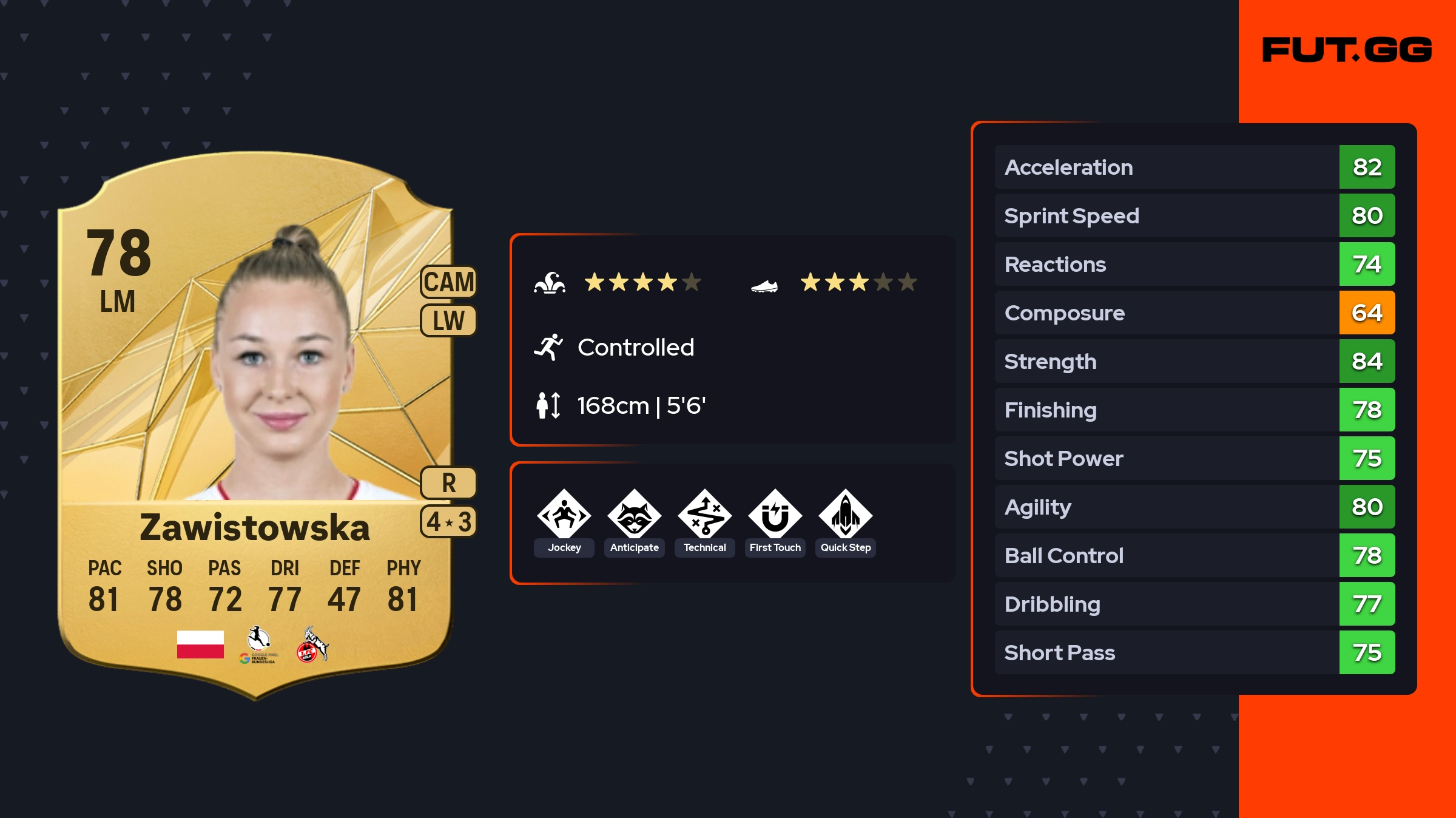This screenshot has width=1456, height=818.
Task: Click the Technical playstyle icon
Action: pos(705,516)
